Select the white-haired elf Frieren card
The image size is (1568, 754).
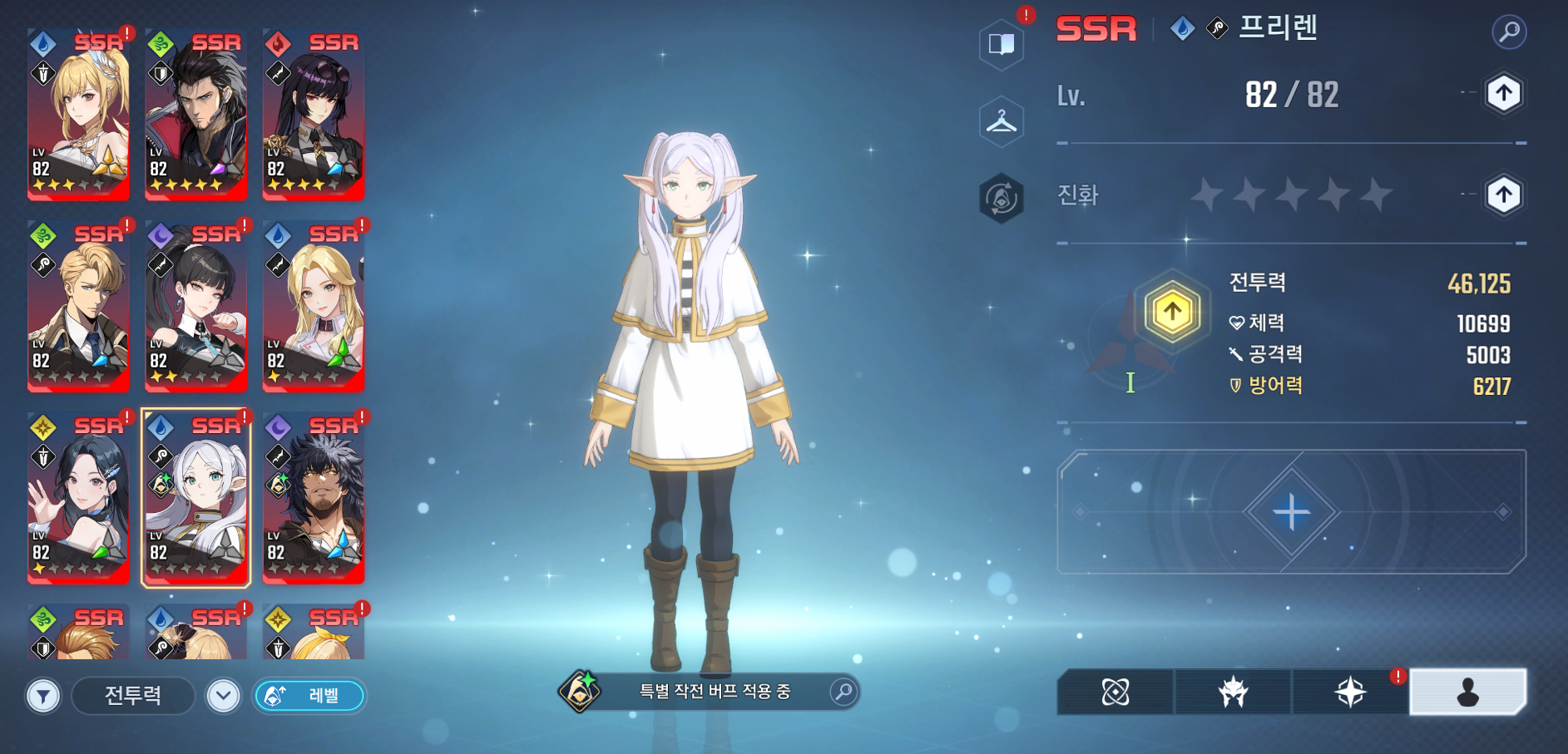[x=196, y=498]
